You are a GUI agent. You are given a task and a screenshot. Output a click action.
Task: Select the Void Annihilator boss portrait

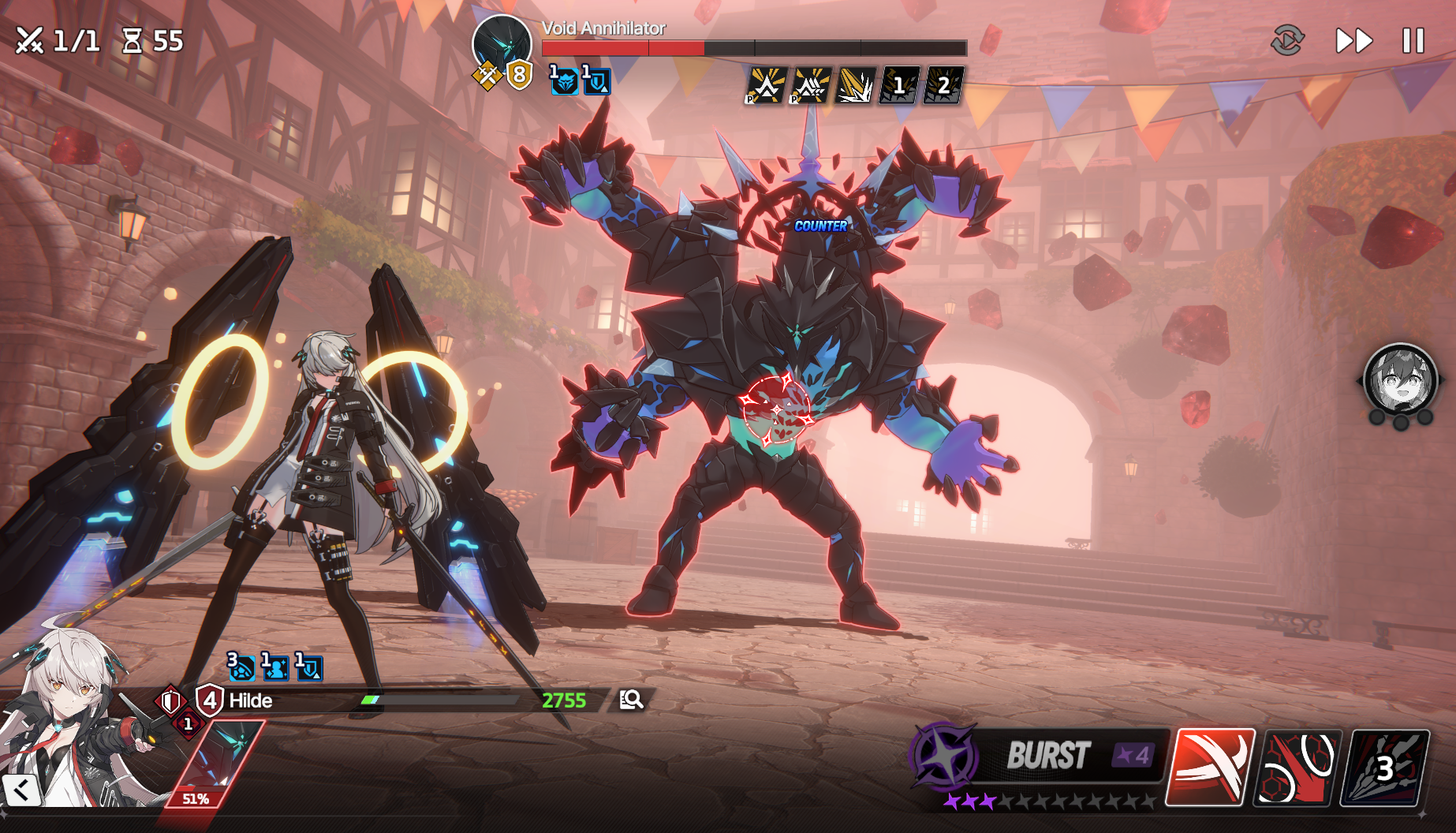502,43
